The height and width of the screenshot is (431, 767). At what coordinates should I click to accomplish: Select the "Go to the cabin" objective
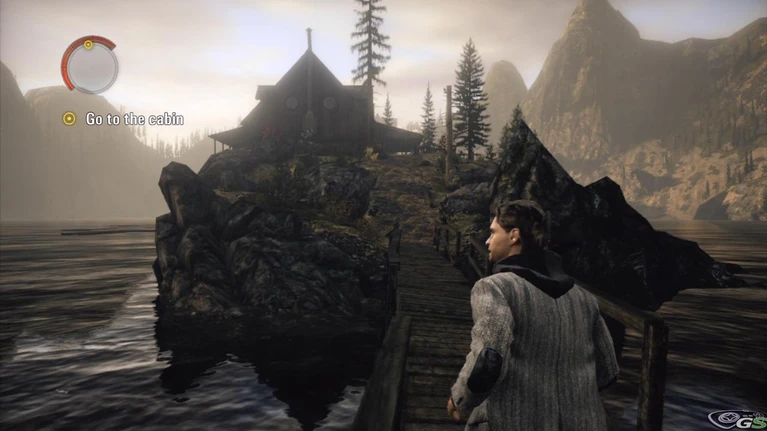coord(134,119)
